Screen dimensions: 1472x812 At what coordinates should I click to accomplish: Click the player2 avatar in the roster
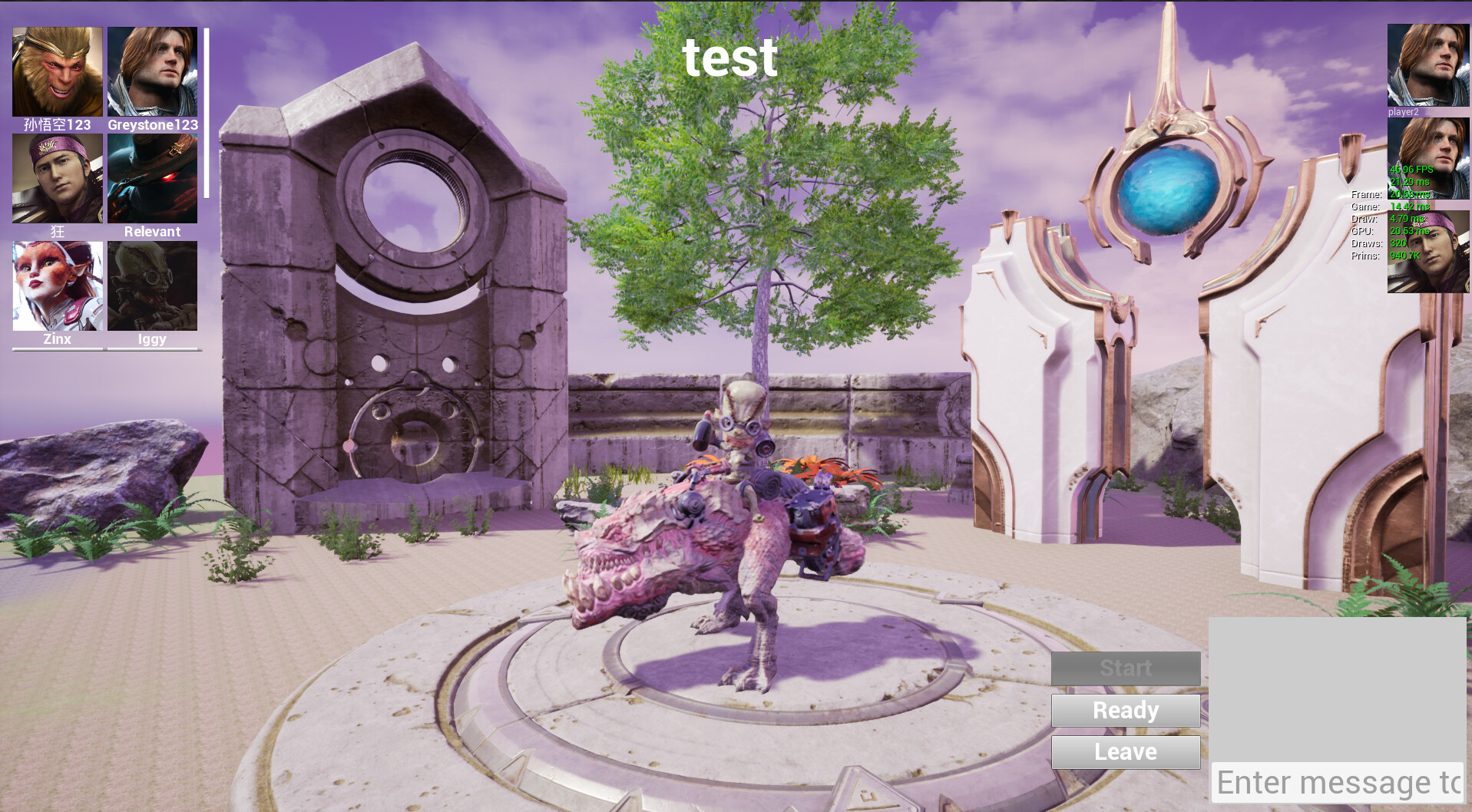(1427, 65)
